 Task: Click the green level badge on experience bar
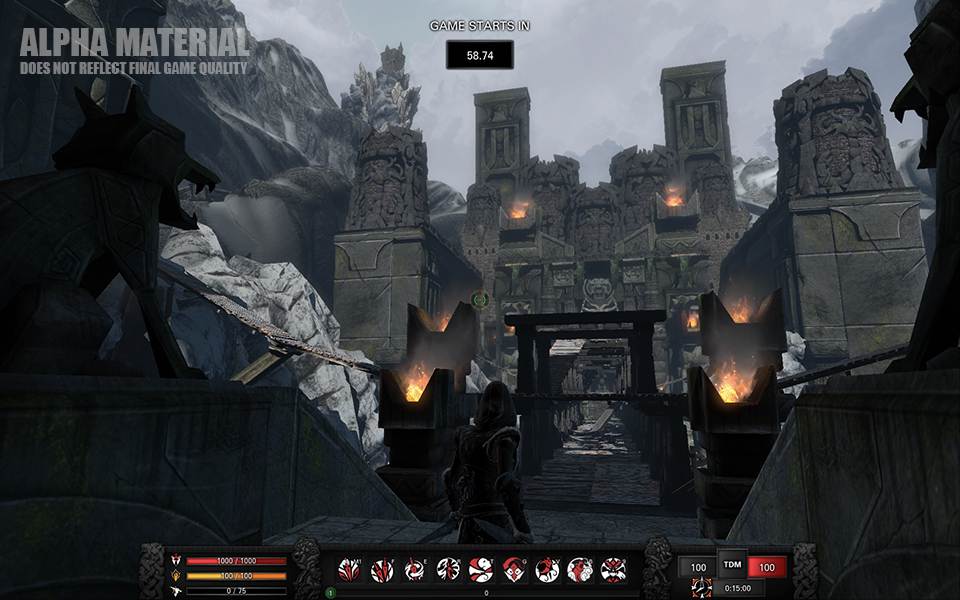pos(330,593)
